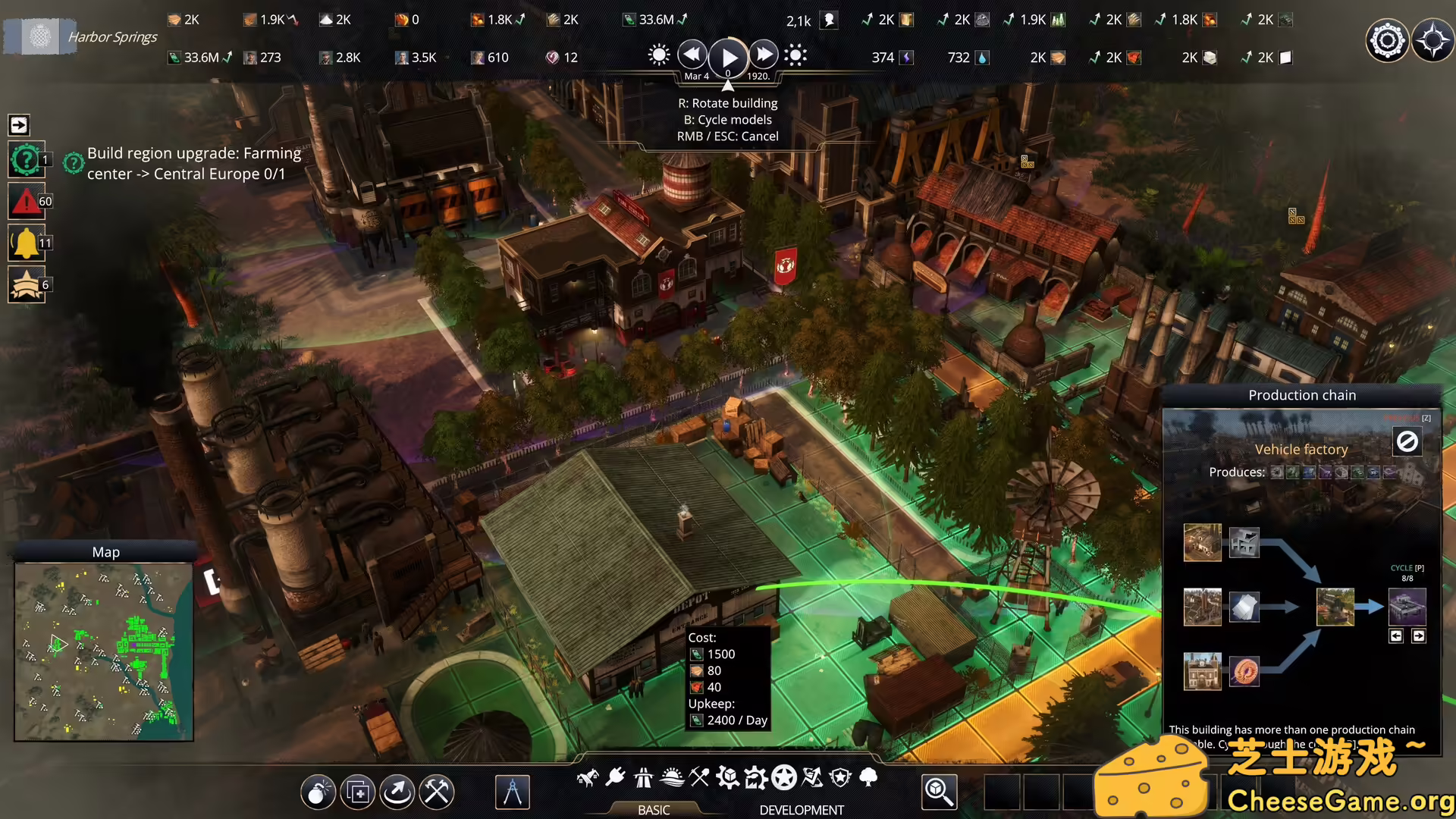Open the power plug building category
The height and width of the screenshot is (819, 1456).
pos(616,777)
